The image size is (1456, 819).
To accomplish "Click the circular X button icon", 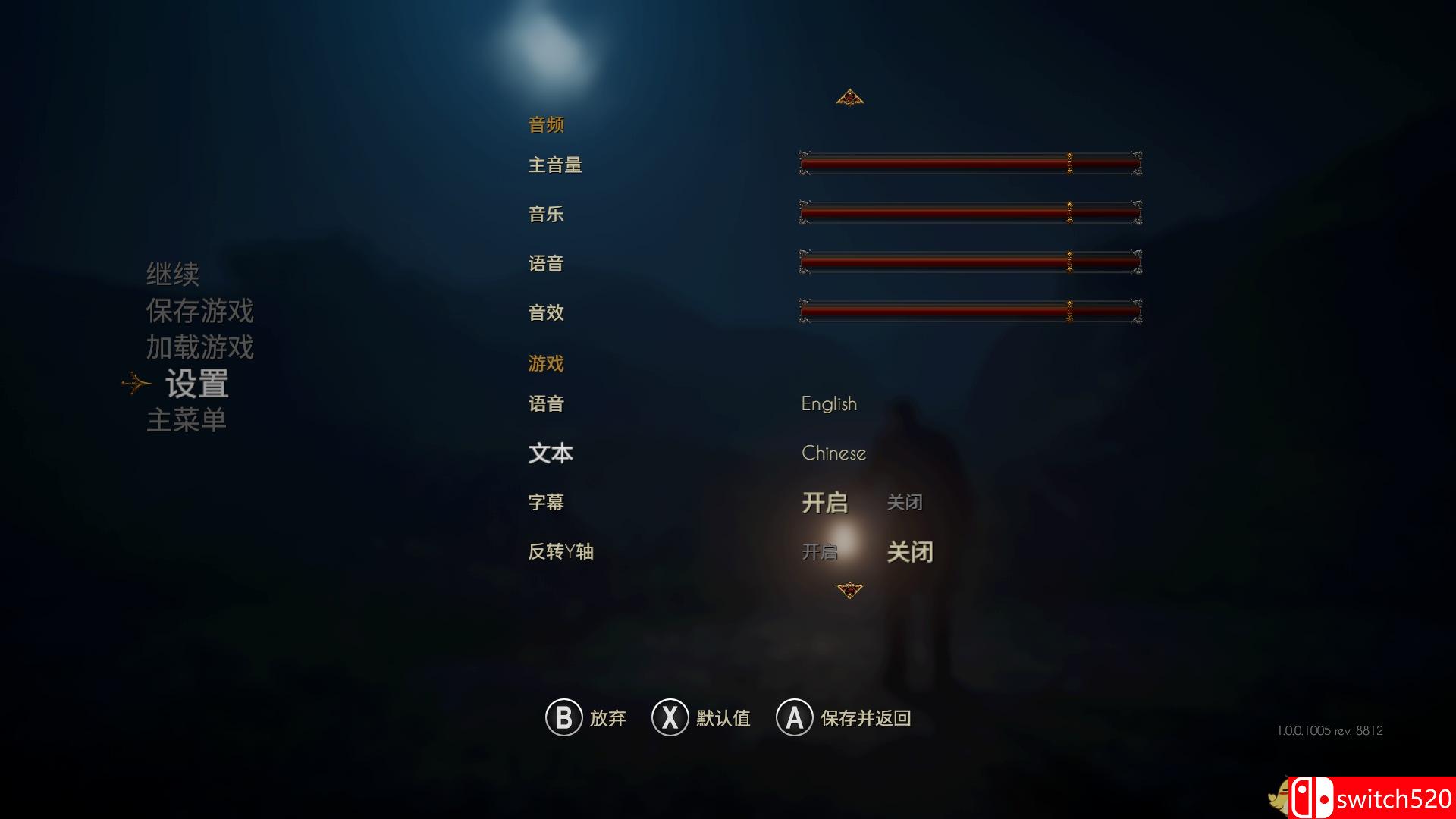I will 670,718.
